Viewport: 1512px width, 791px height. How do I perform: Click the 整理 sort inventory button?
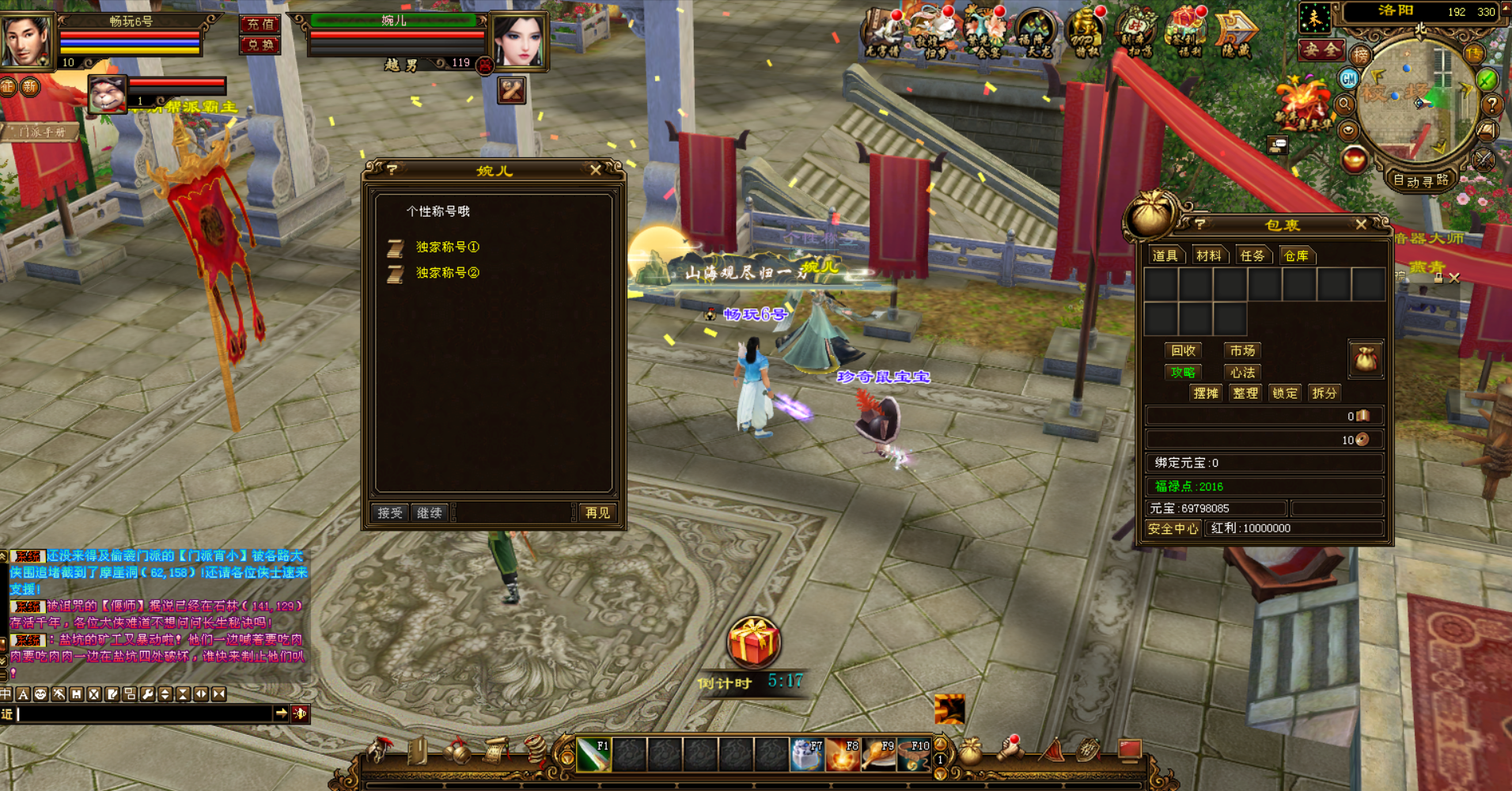[x=1245, y=393]
